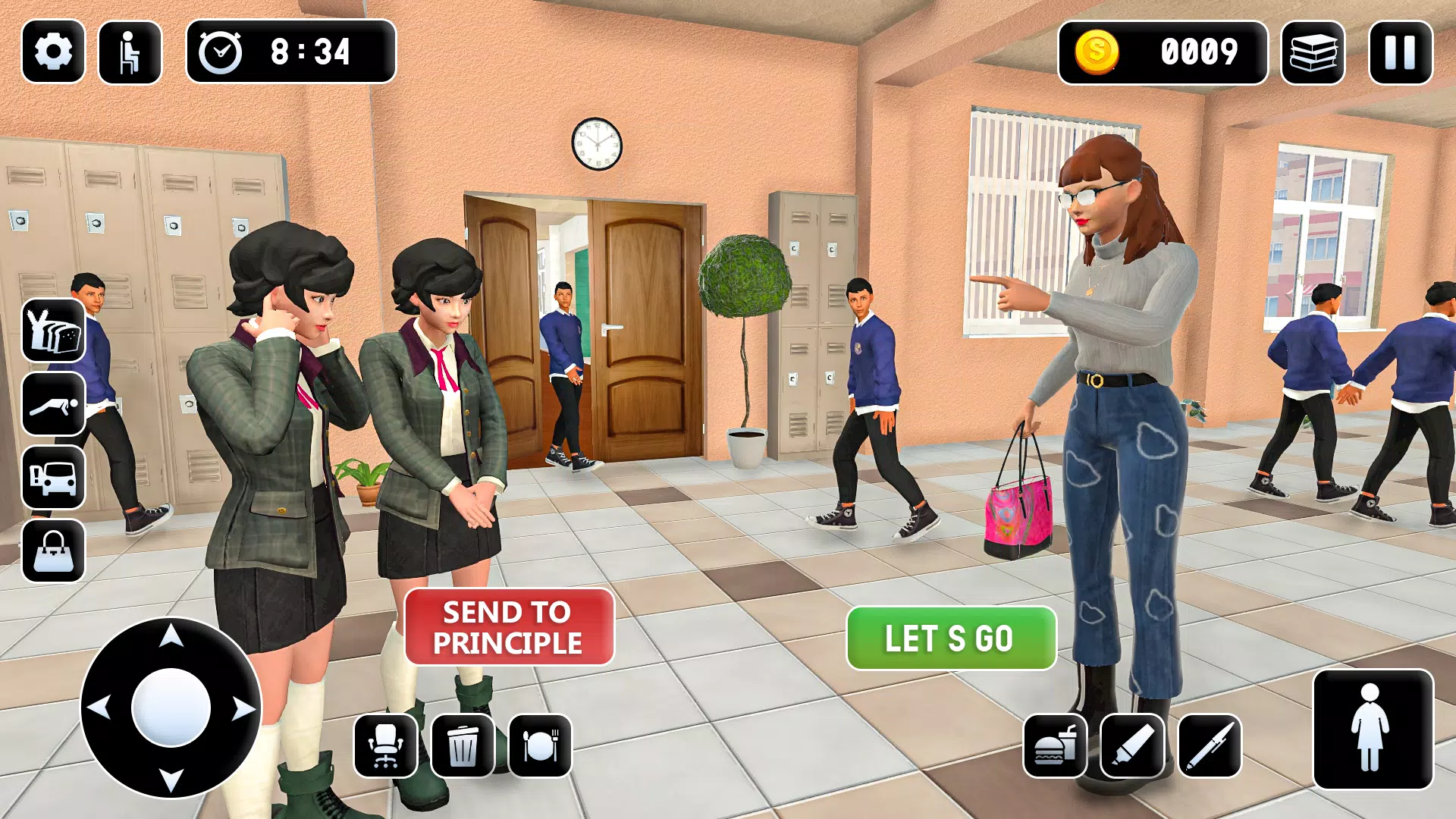Open the settings gear
The height and width of the screenshot is (819, 1456).
[52, 51]
